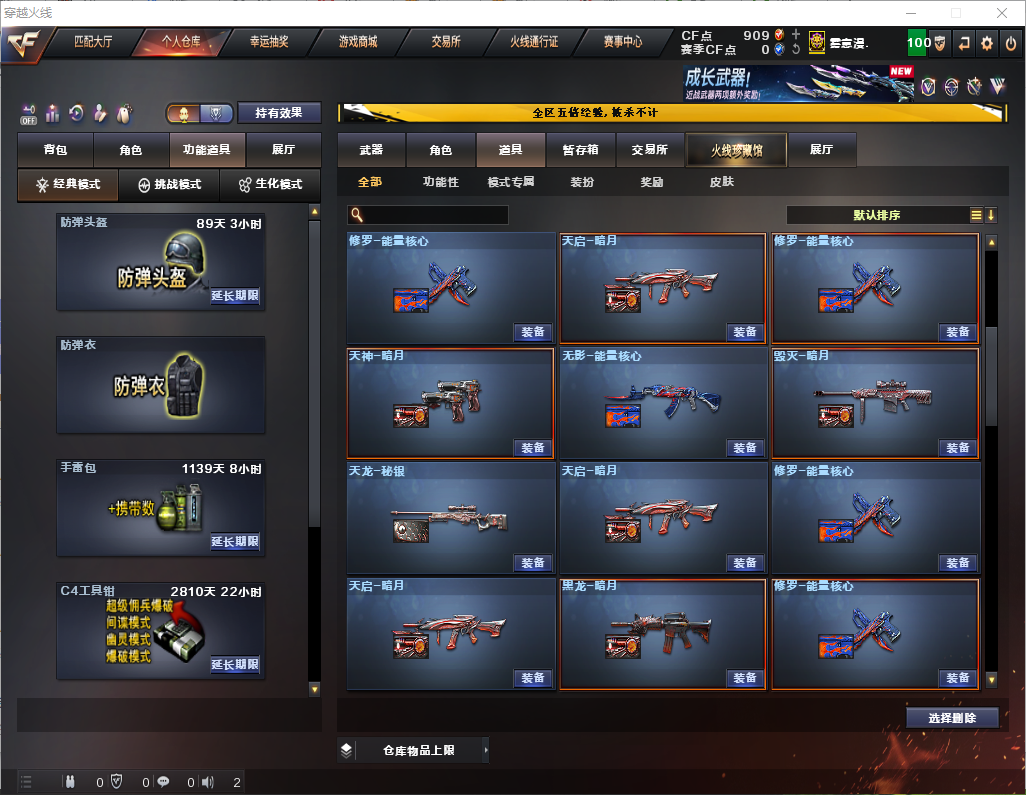
Task: Open the 火线珍藏馆 collection tab
Action: click(736, 150)
